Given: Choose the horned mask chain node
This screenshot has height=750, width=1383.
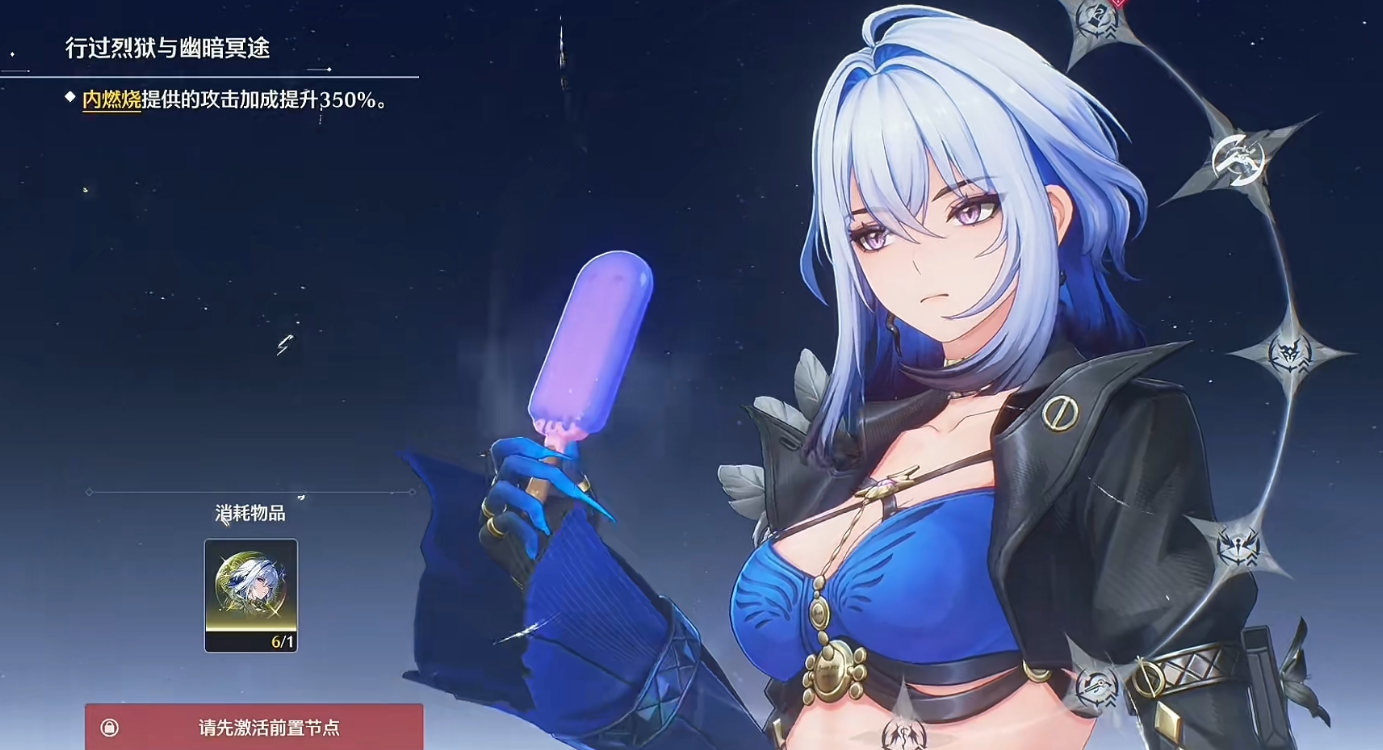Looking at the screenshot, I should (1289, 352).
